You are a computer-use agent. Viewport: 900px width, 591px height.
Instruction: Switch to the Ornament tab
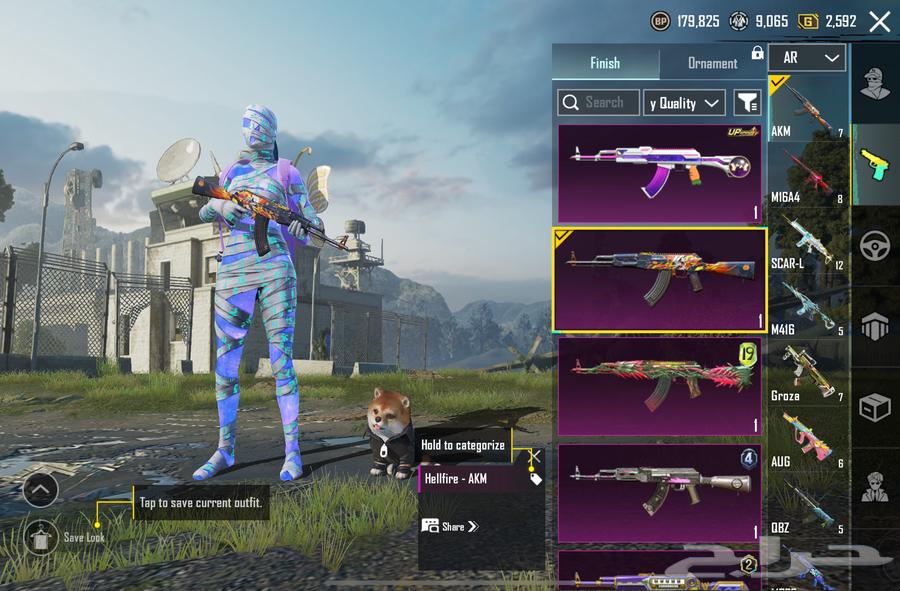[x=712, y=63]
